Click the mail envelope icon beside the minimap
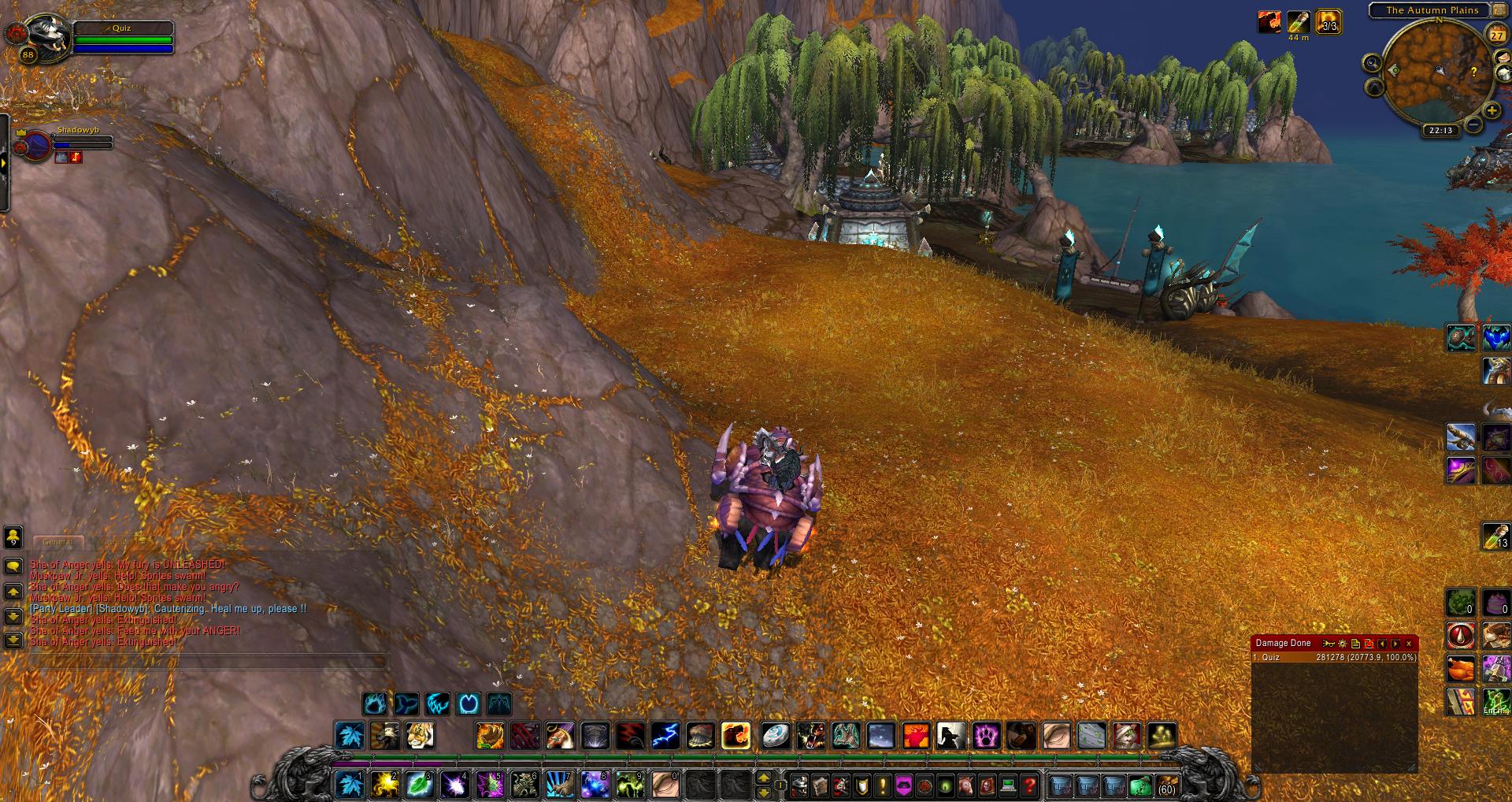 1504,58
